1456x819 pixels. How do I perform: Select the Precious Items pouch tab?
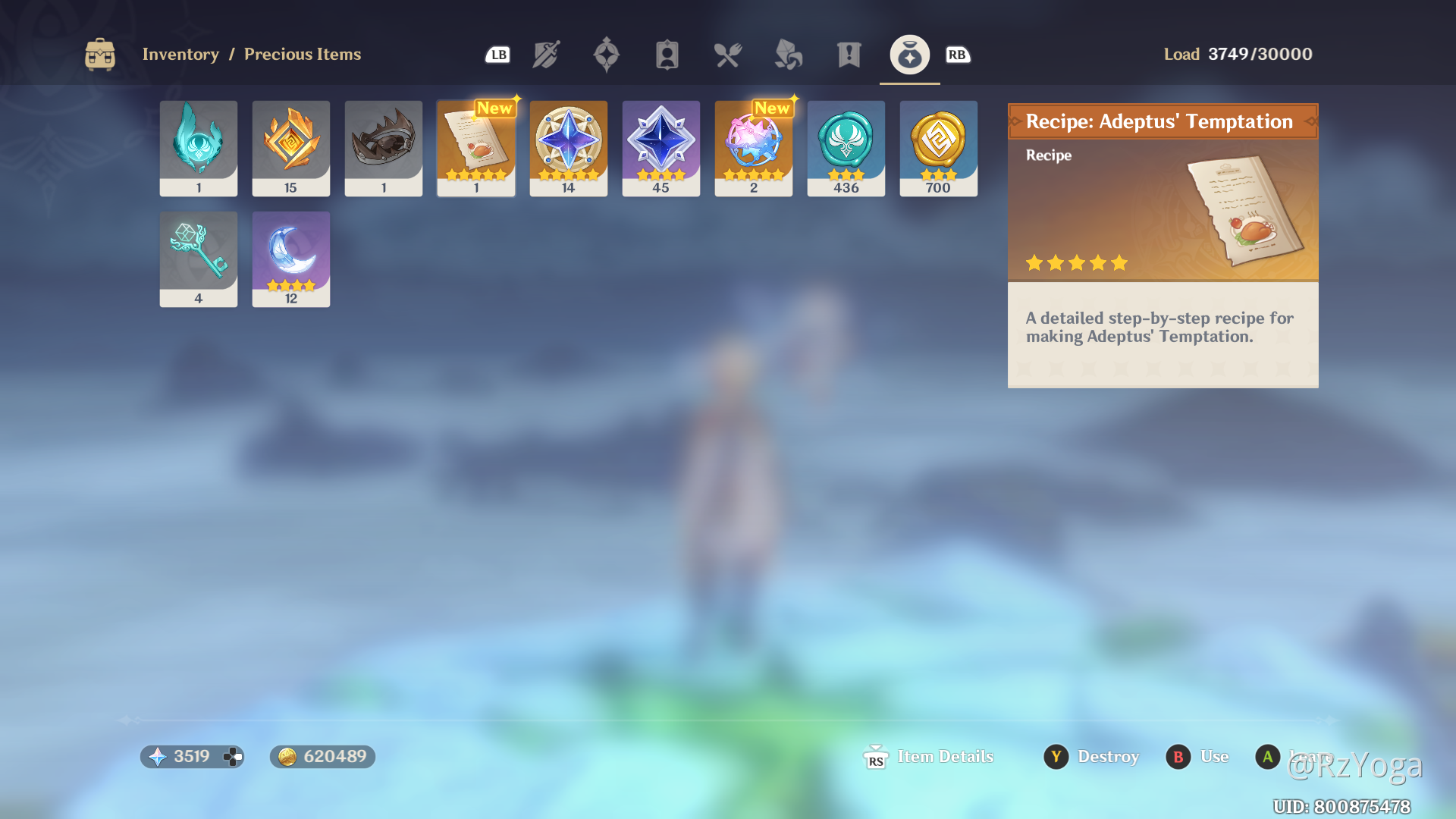point(909,54)
